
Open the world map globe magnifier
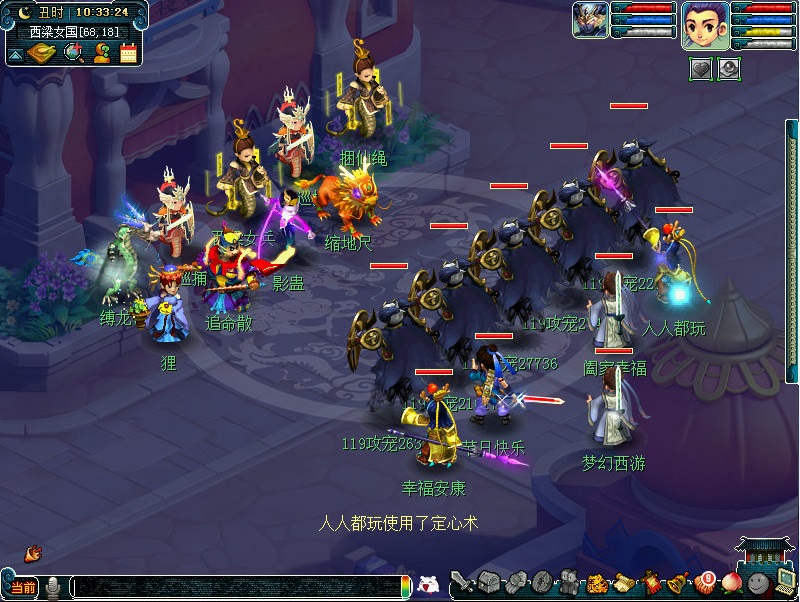pos(73,52)
